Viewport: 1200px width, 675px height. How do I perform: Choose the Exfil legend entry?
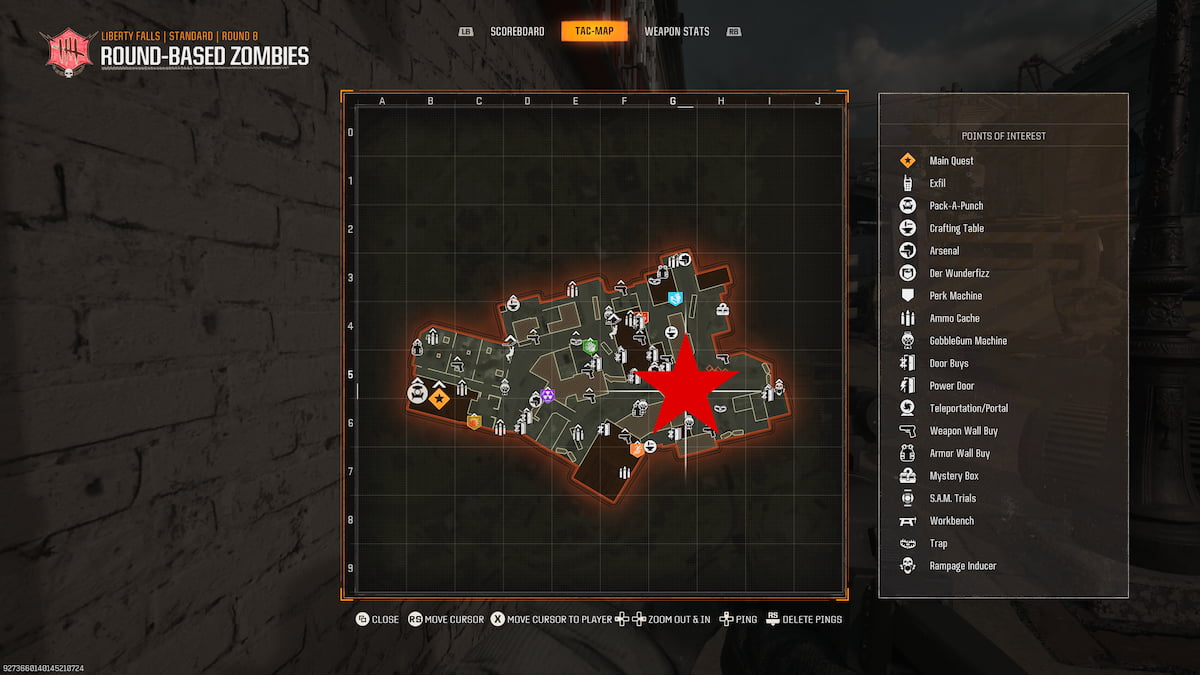(937, 183)
